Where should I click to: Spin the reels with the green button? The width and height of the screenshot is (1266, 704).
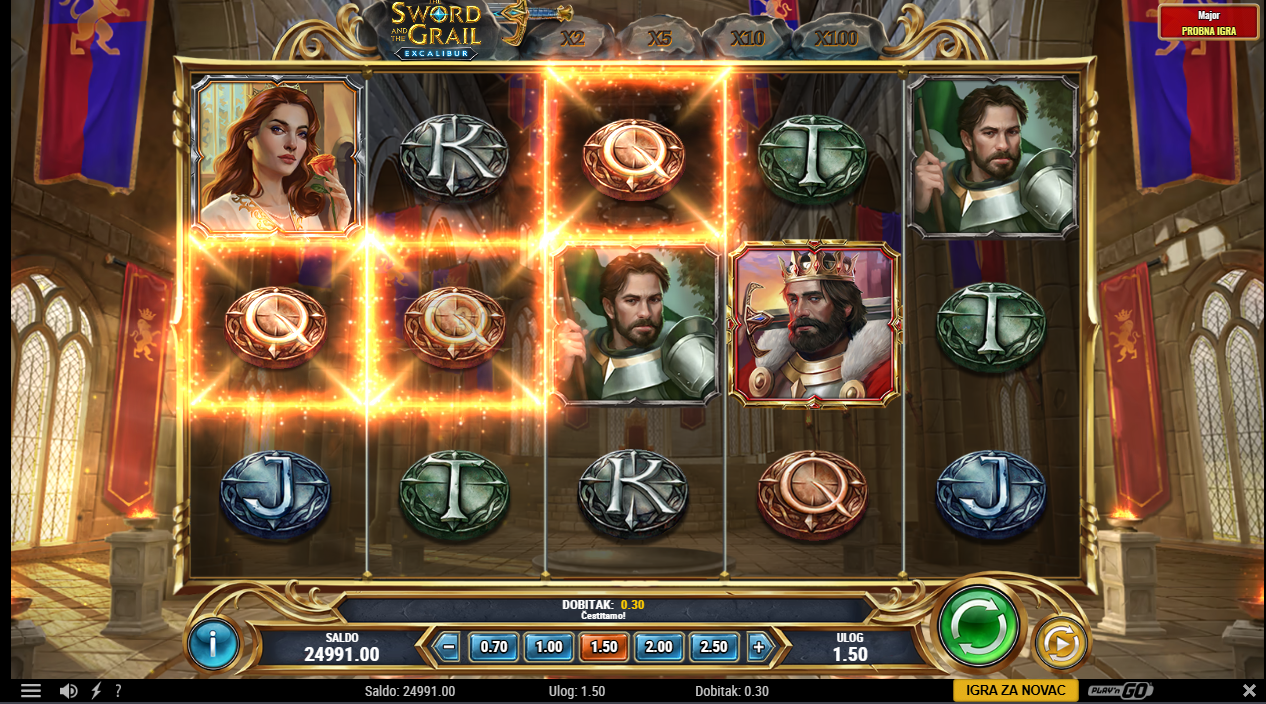click(x=978, y=626)
